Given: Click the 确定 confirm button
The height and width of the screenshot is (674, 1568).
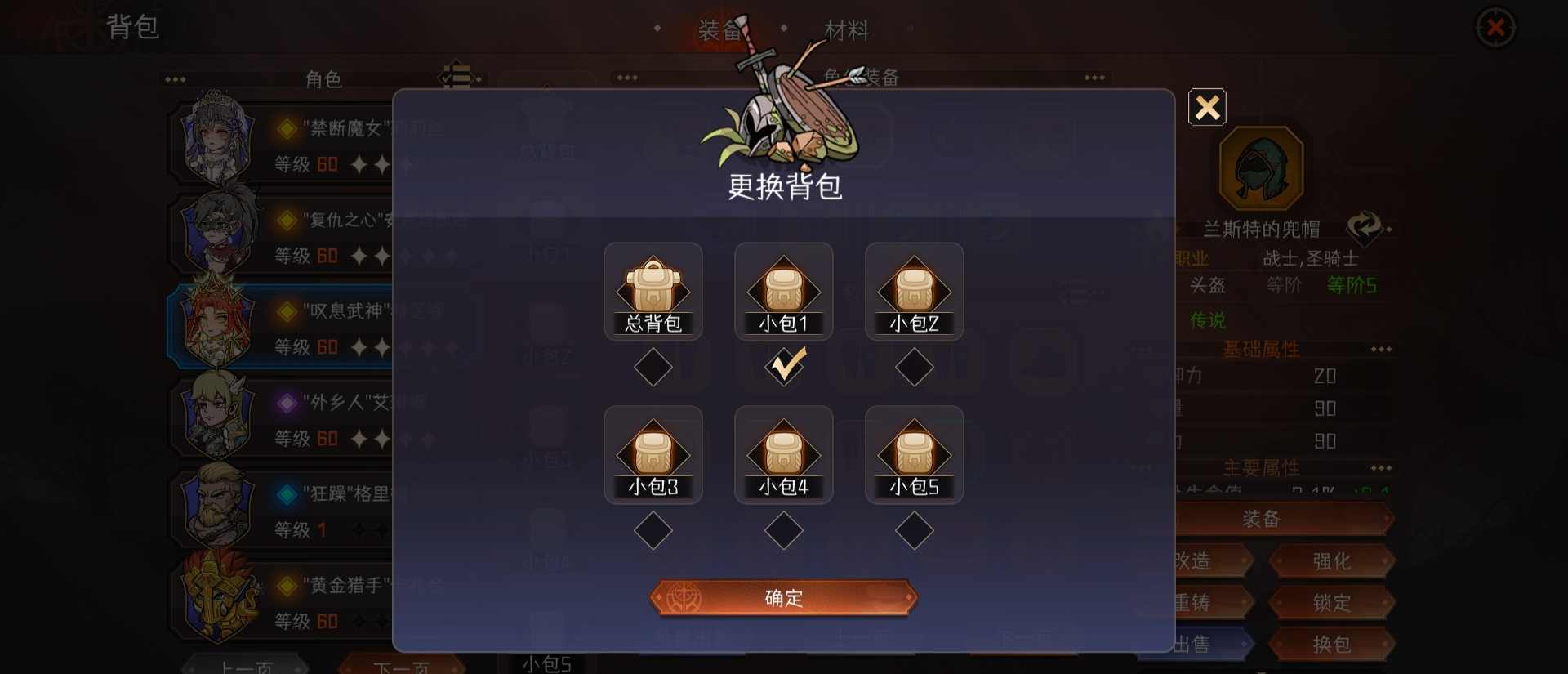Looking at the screenshot, I should (x=783, y=597).
